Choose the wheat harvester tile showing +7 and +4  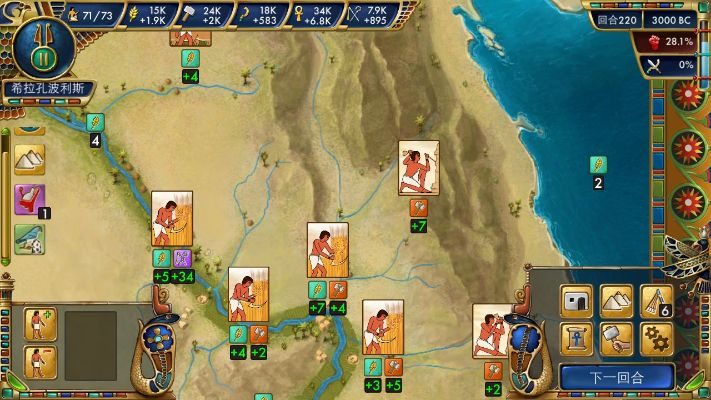[327, 249]
